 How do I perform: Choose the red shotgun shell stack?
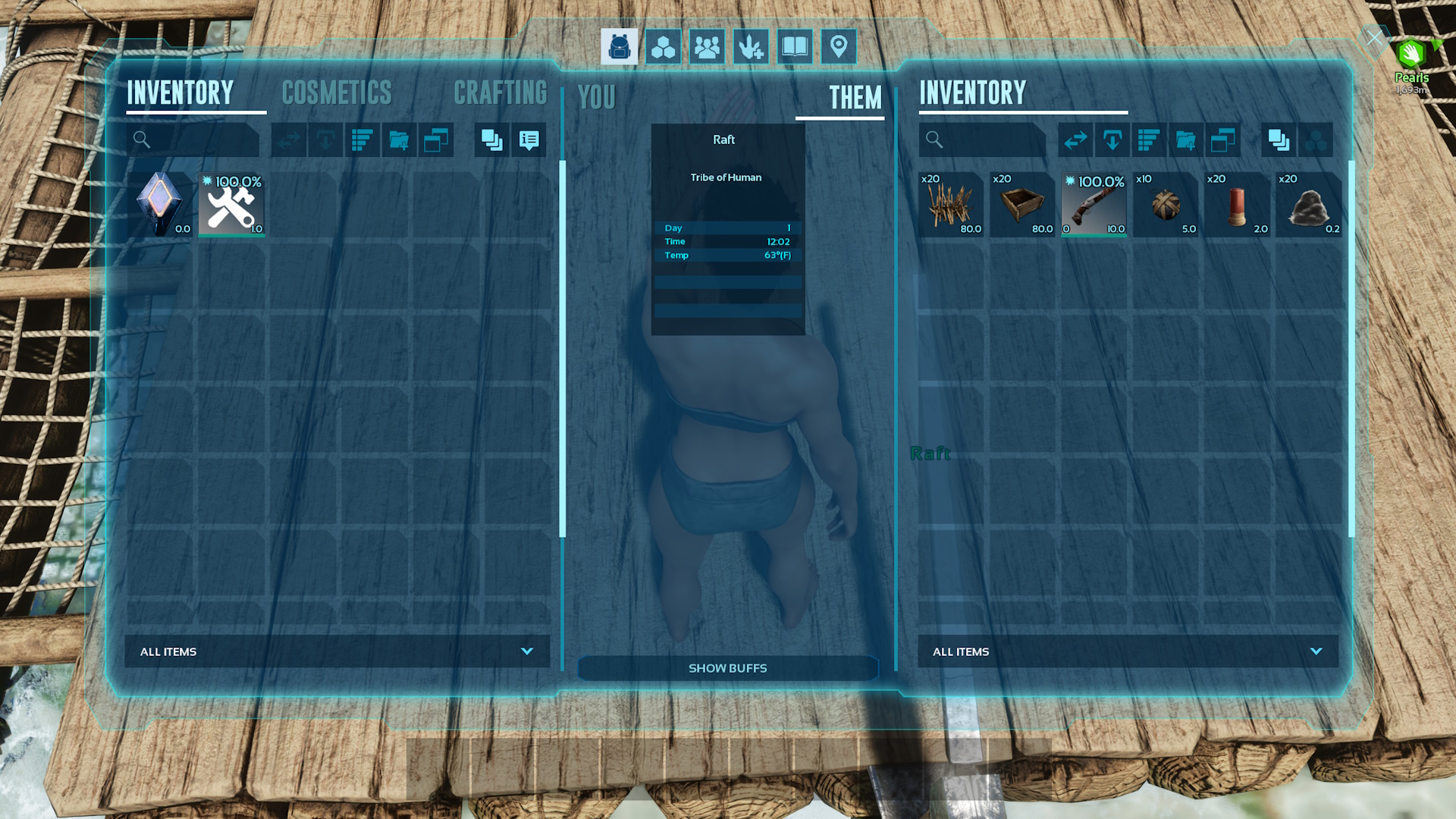click(1237, 205)
